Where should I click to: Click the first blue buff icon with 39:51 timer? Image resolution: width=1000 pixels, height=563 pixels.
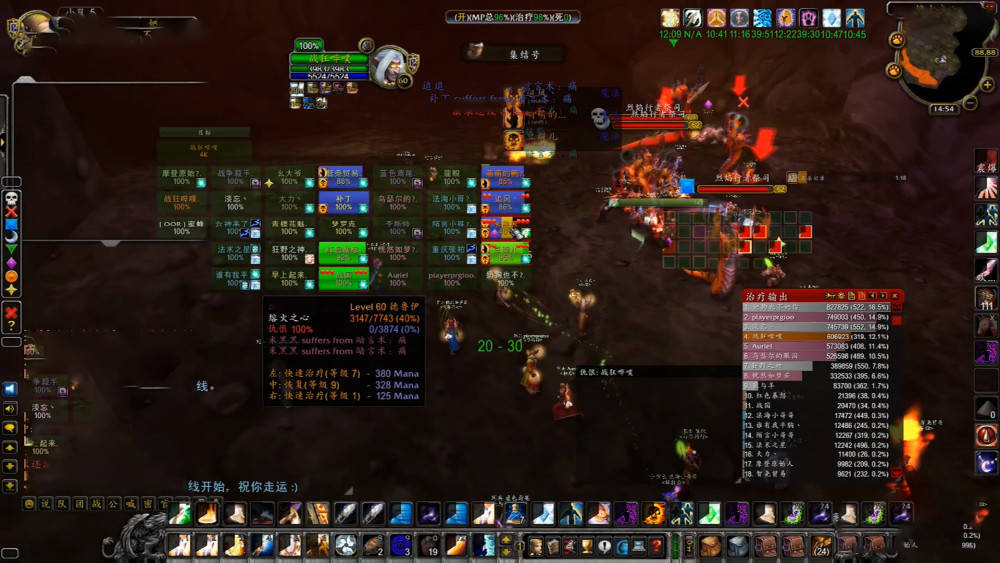click(762, 18)
